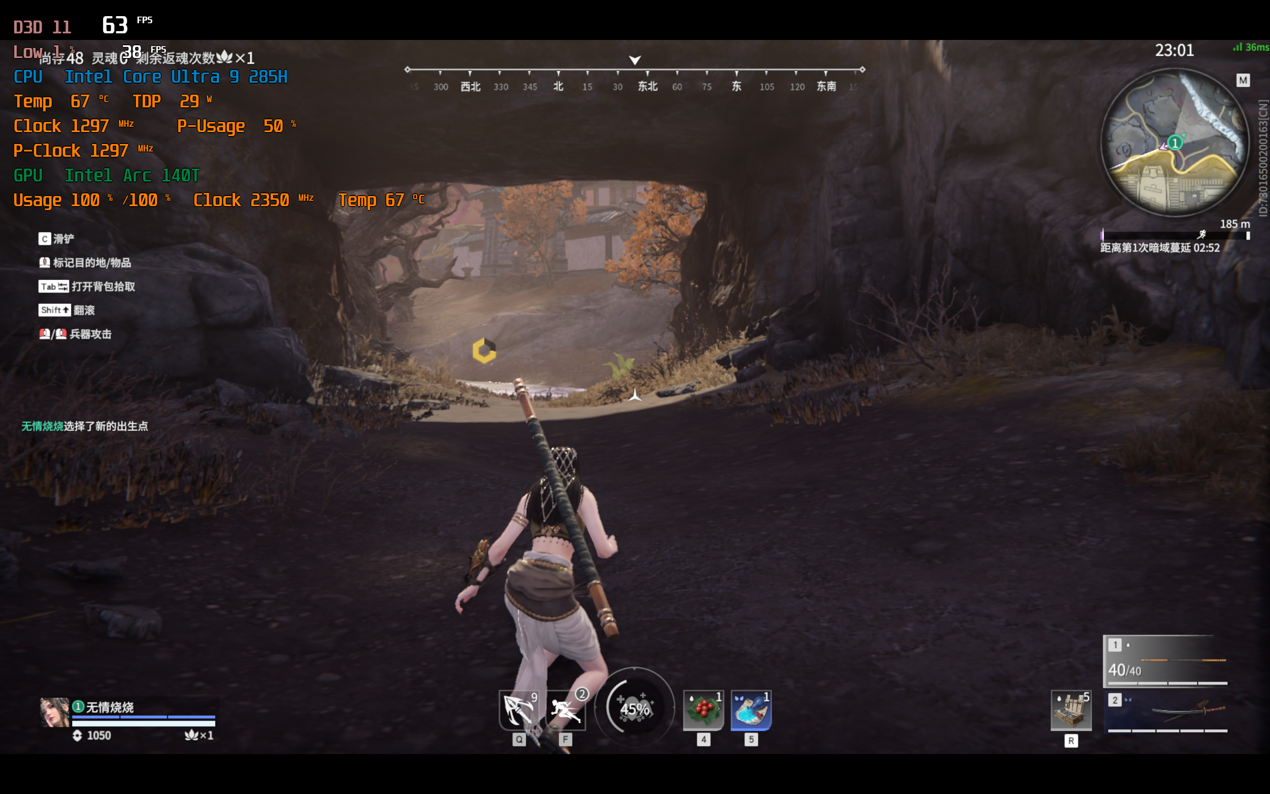Click the player portrait for 无情烧烧
This screenshot has width=1270, height=794.
click(x=54, y=712)
